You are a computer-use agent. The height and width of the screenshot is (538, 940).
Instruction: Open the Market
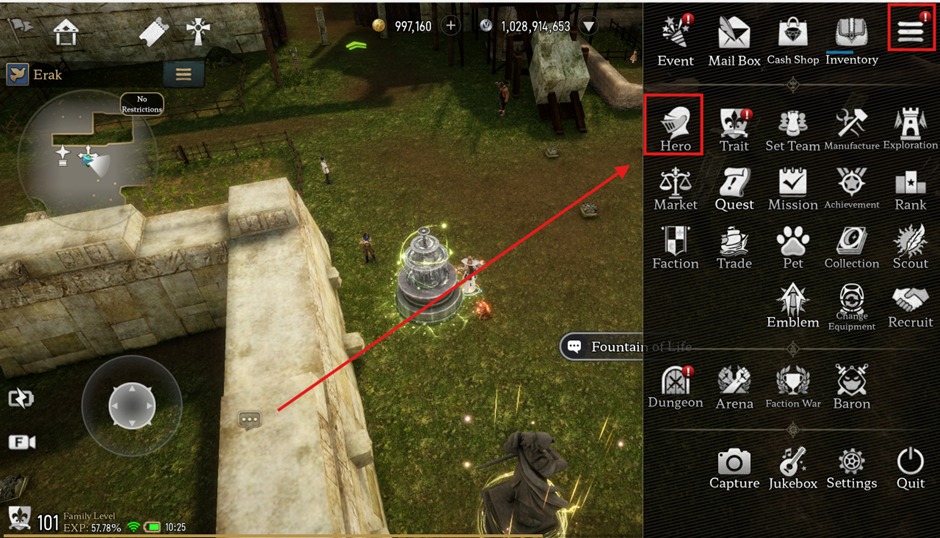point(676,186)
